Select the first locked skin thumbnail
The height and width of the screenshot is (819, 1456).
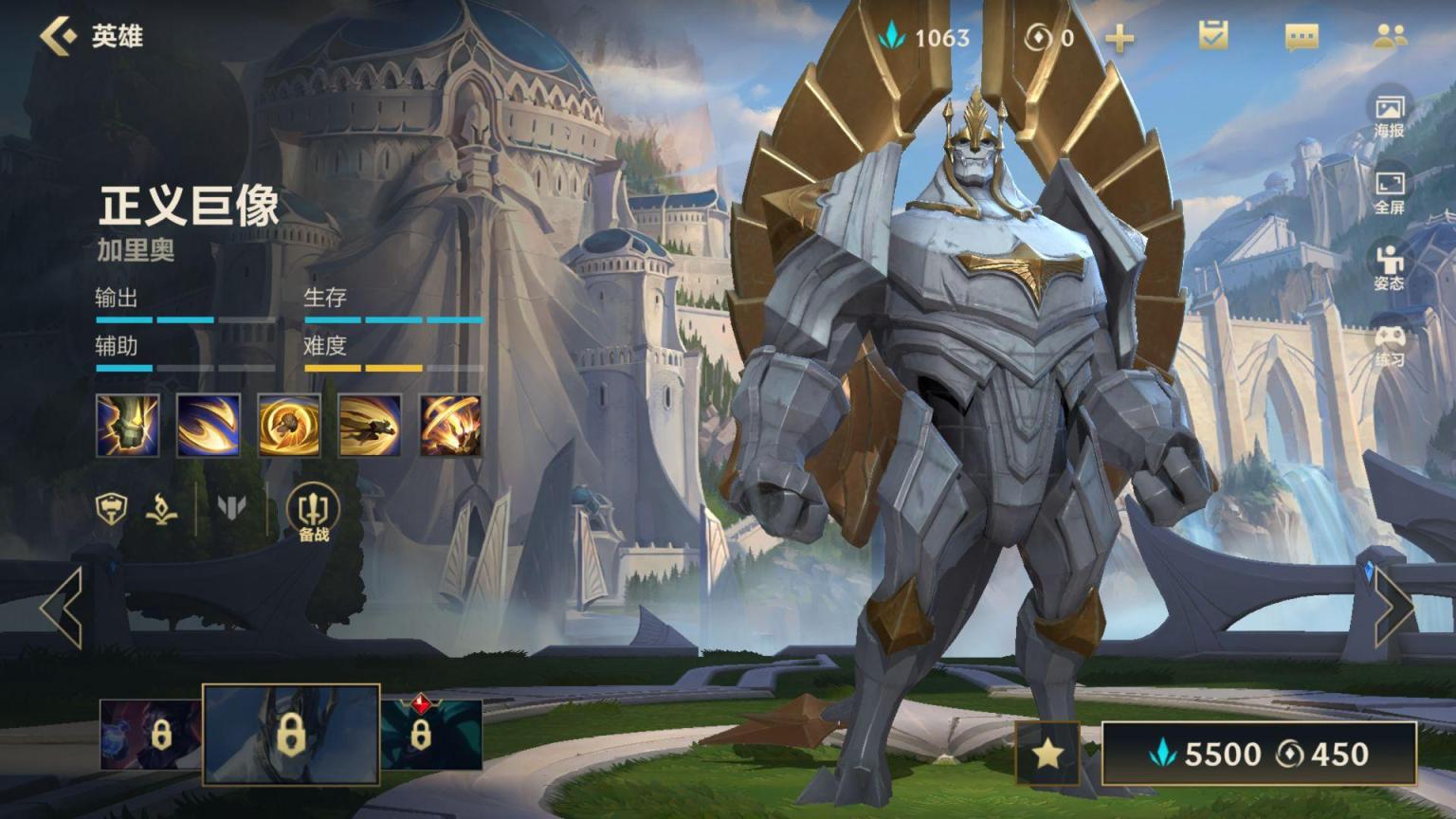point(151,735)
